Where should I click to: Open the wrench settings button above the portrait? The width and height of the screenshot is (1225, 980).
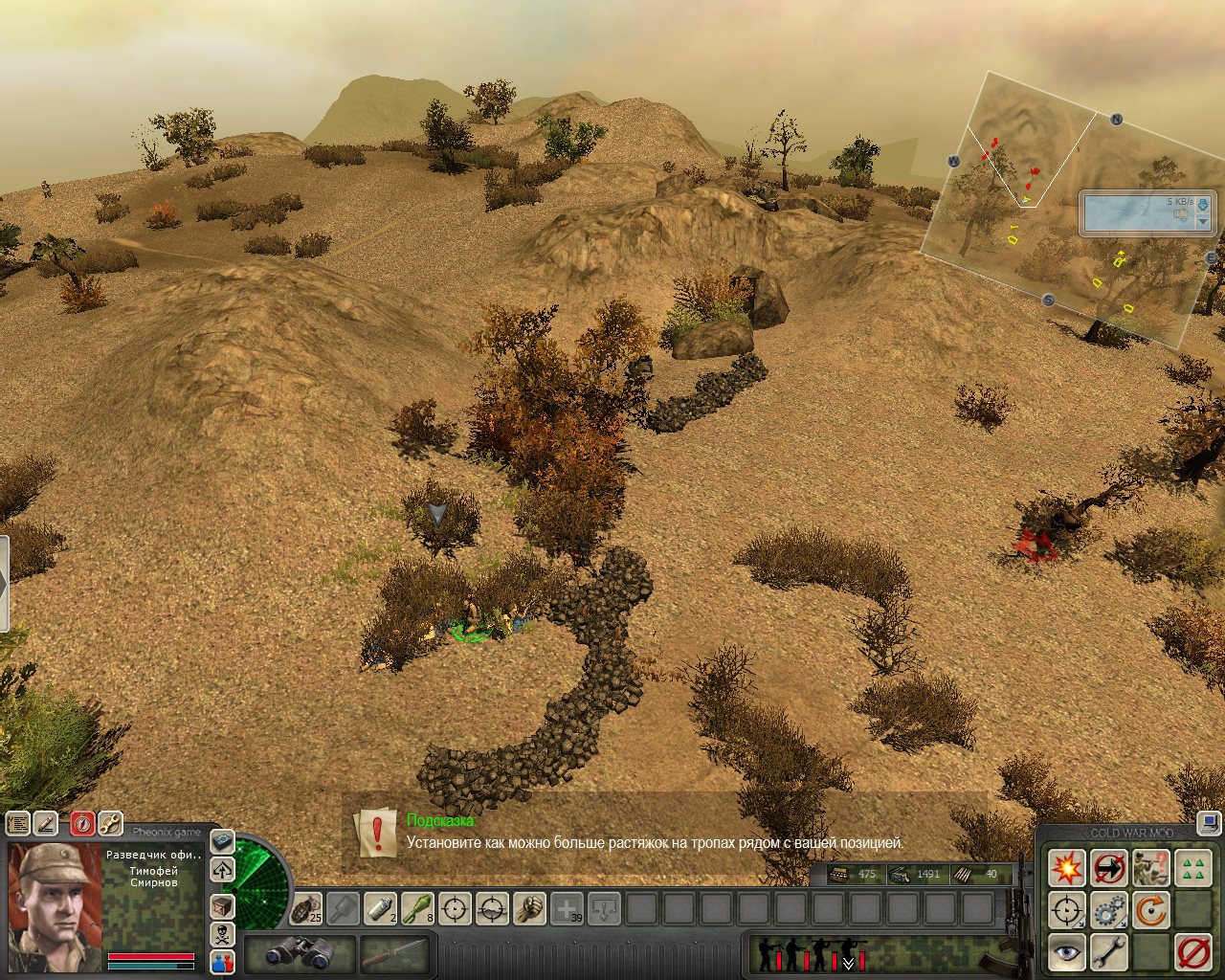(x=110, y=823)
